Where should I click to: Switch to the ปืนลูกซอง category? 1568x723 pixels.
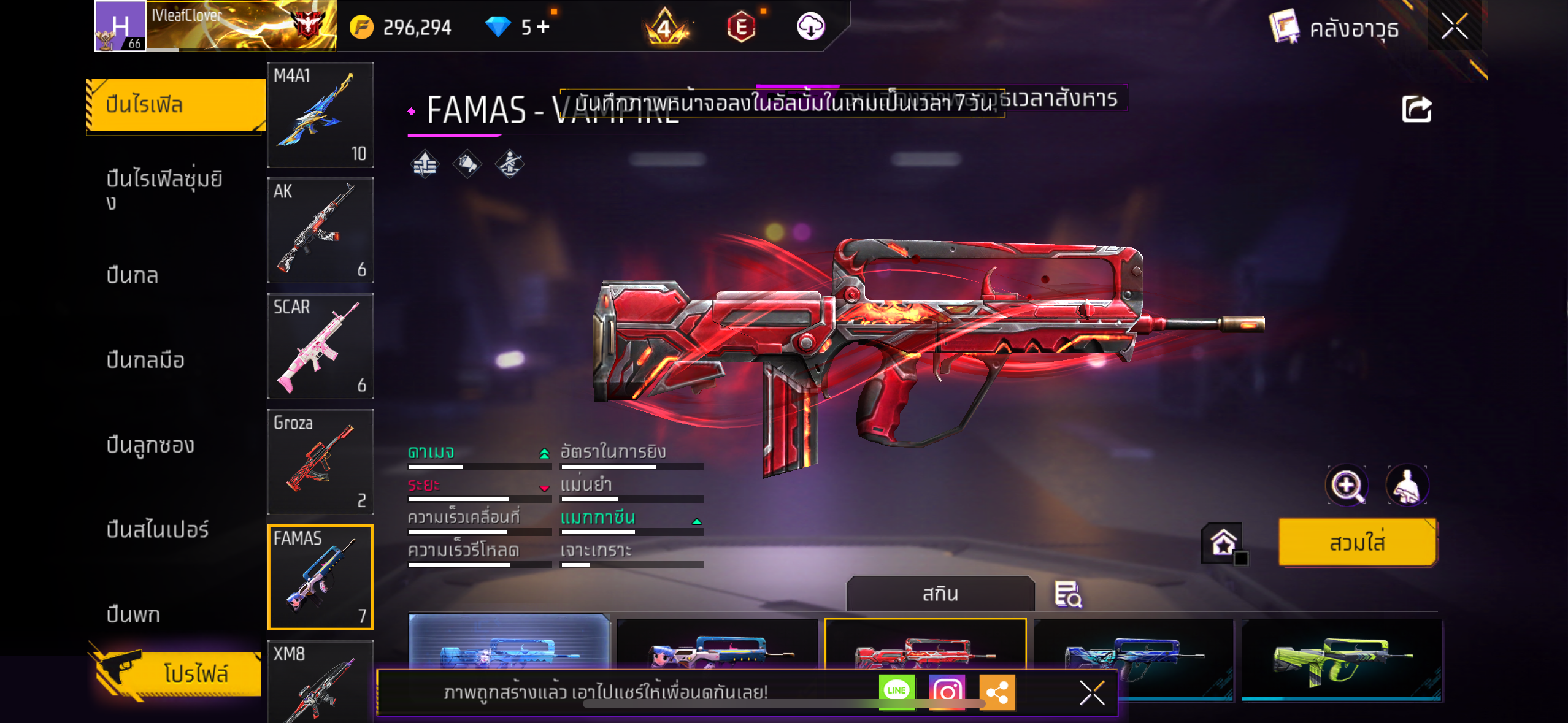click(x=150, y=445)
